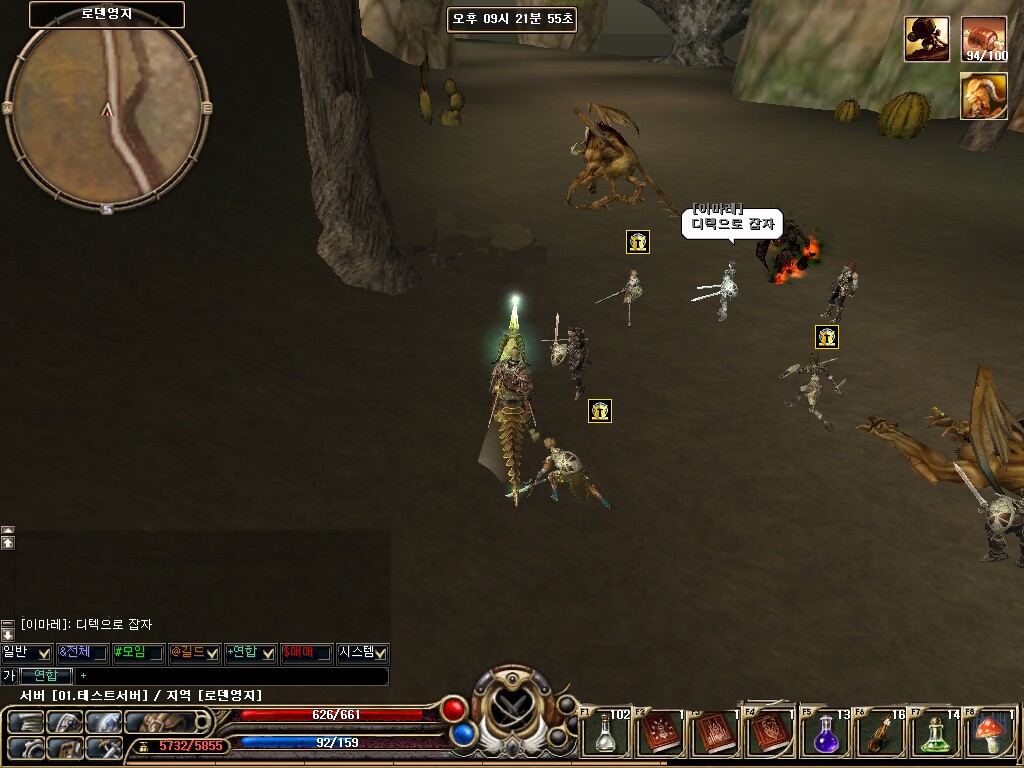Viewport: 1024px width, 768px height.
Task: Toggle the @길드 guild chat filter
Action: pos(211,653)
